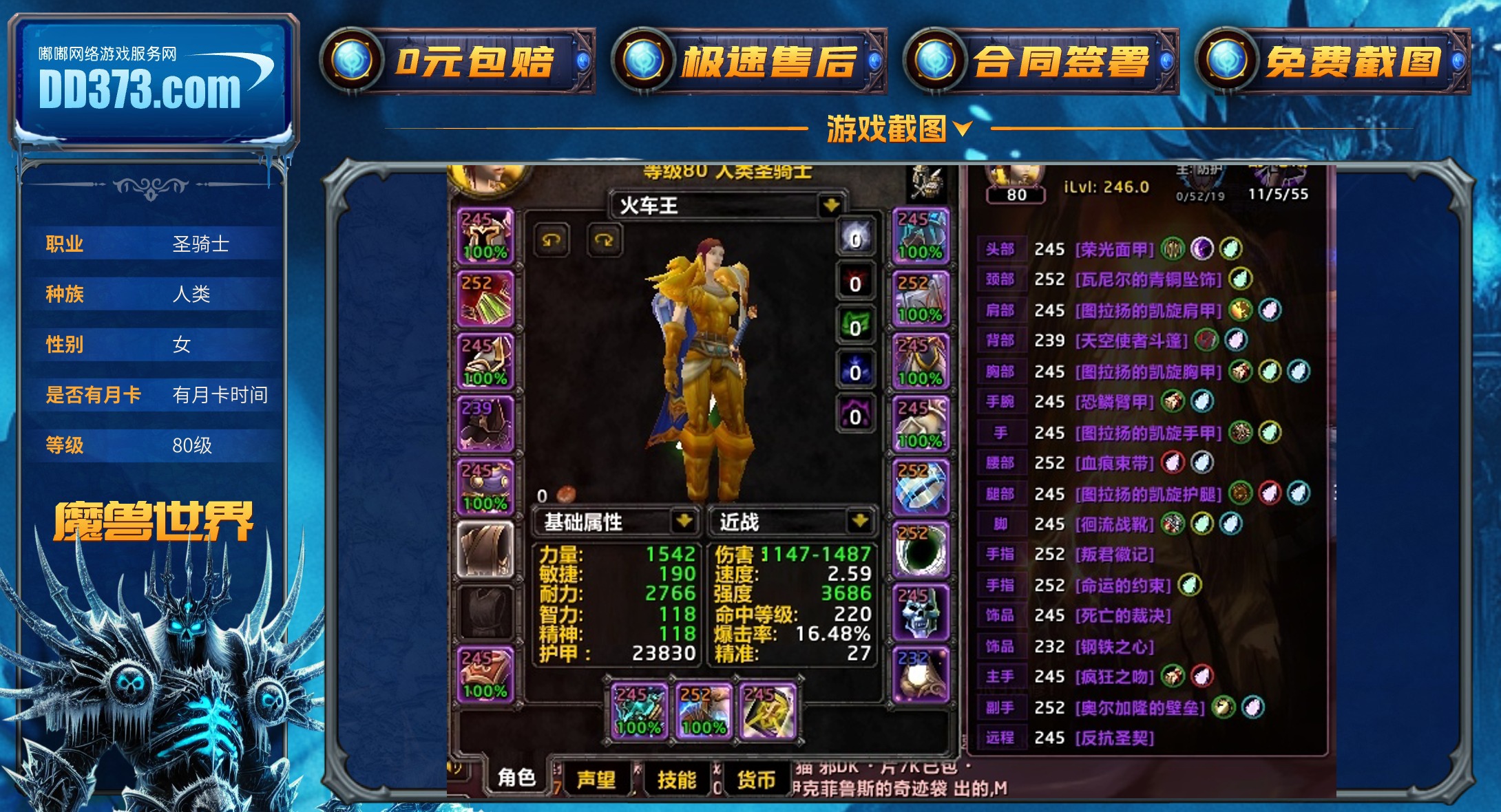Switch to the 声望 reputation tab
The image size is (1501, 812).
click(x=598, y=778)
